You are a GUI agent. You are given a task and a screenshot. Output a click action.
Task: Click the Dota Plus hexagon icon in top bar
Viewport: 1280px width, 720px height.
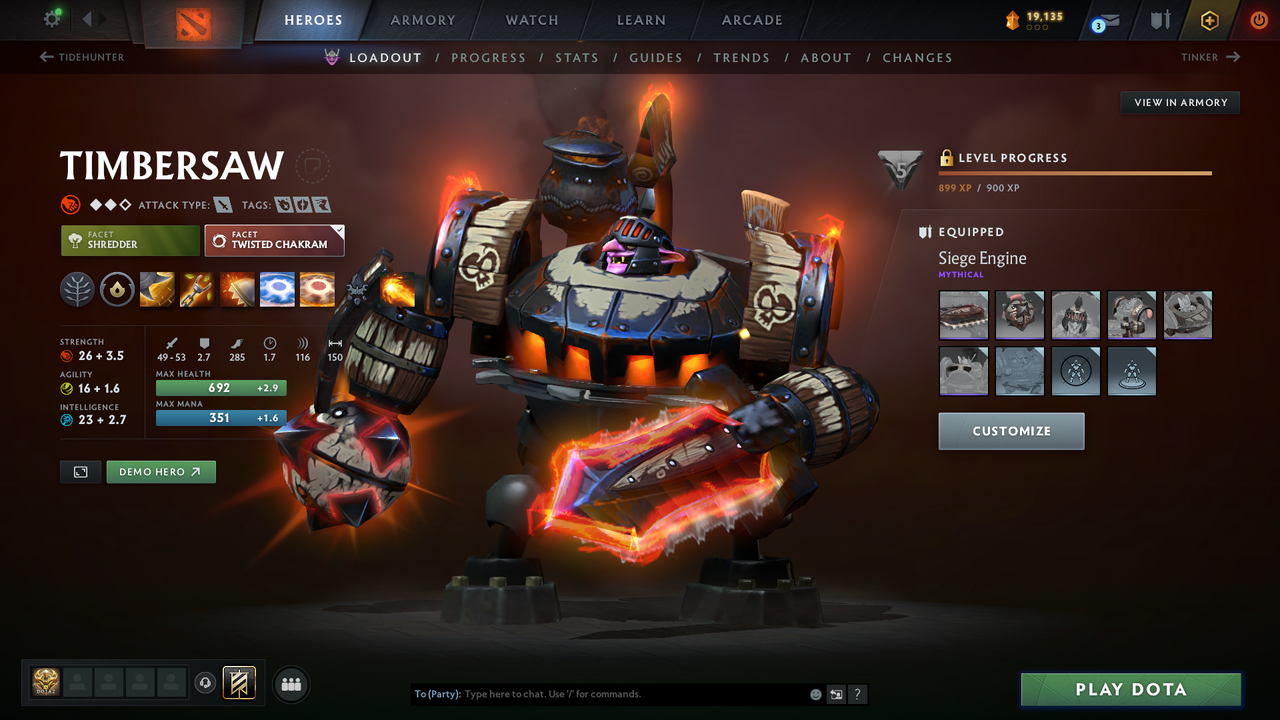point(1209,19)
